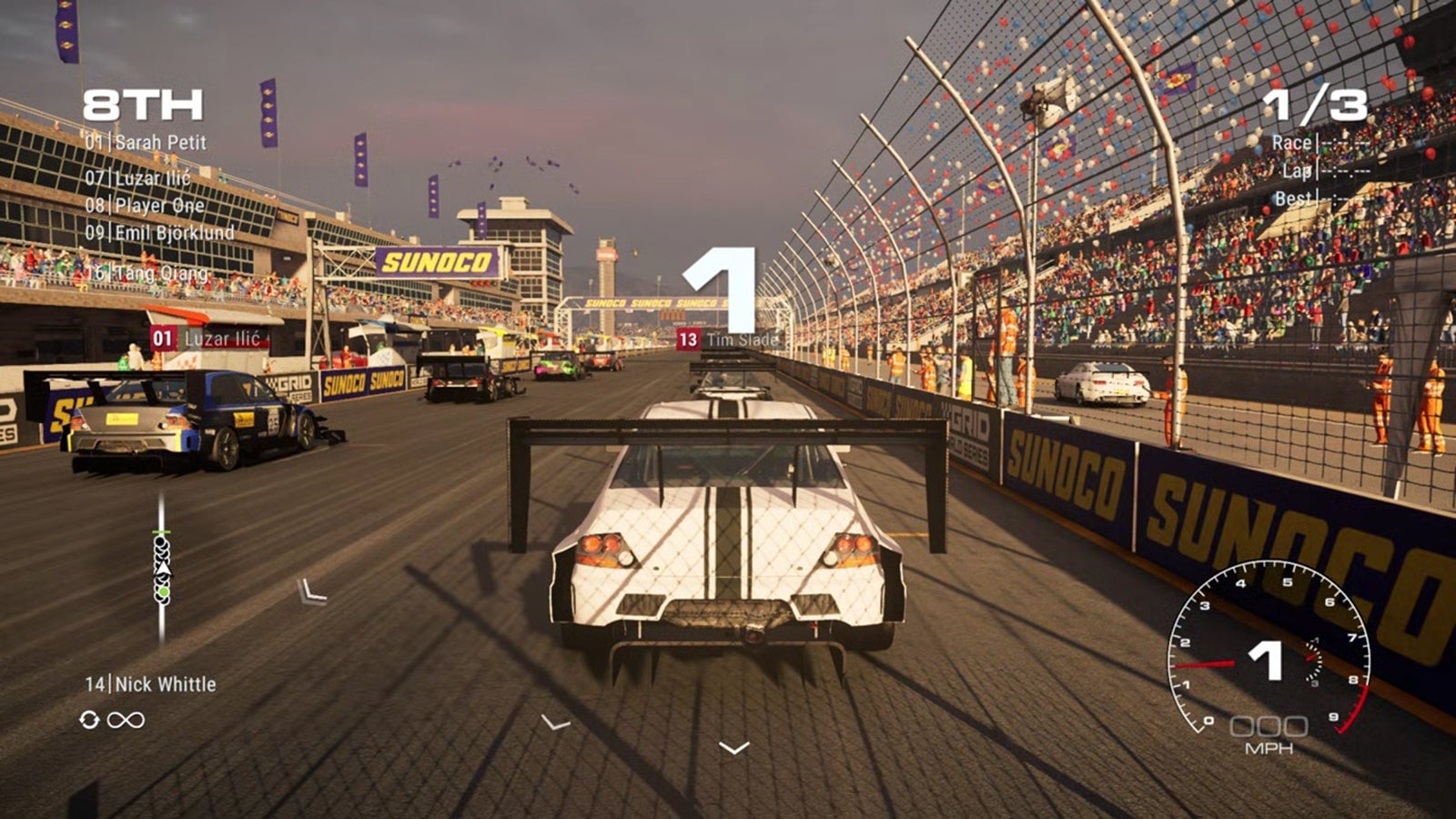Image resolution: width=1456 pixels, height=819 pixels.
Task: Select the infinity laps icon
Action: [124, 720]
